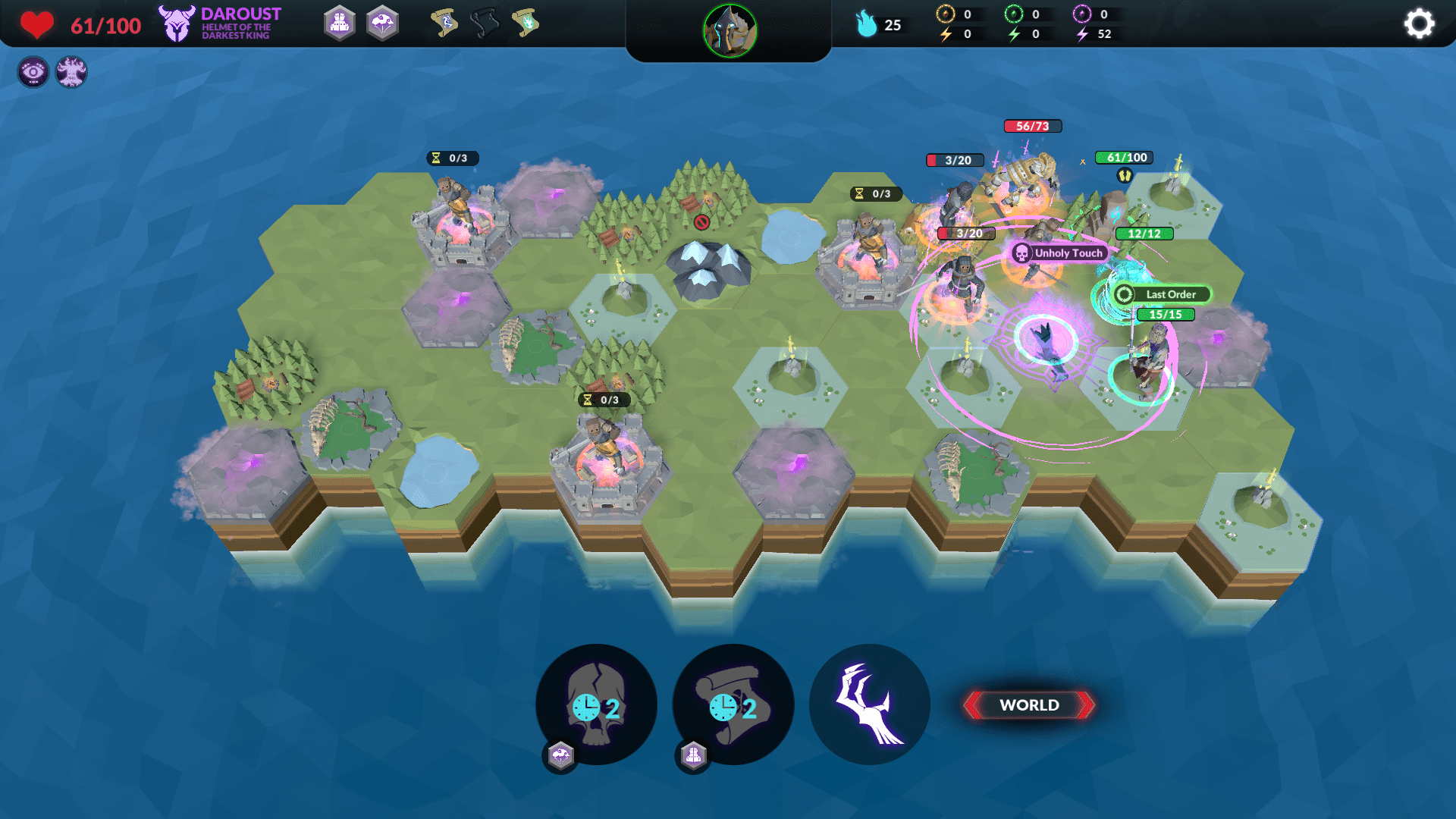This screenshot has width=1456, height=819.
Task: Click the tower hexagon badge in top bar
Action: pyautogui.click(x=340, y=24)
